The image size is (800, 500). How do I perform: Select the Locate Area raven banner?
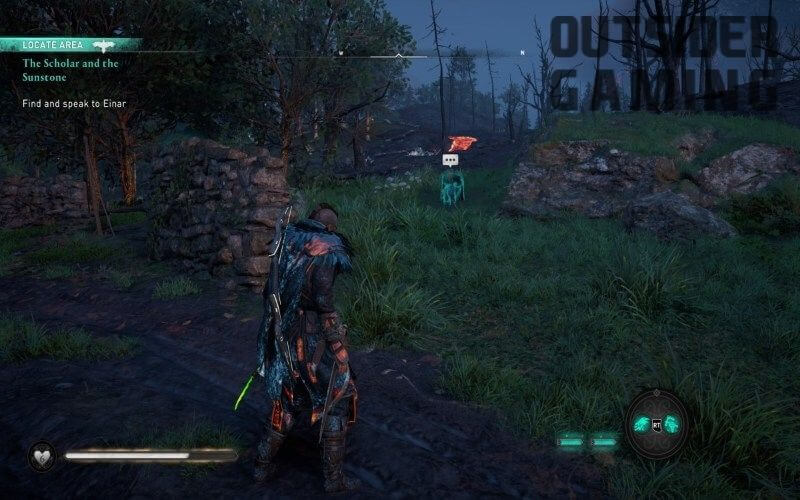tap(70, 45)
